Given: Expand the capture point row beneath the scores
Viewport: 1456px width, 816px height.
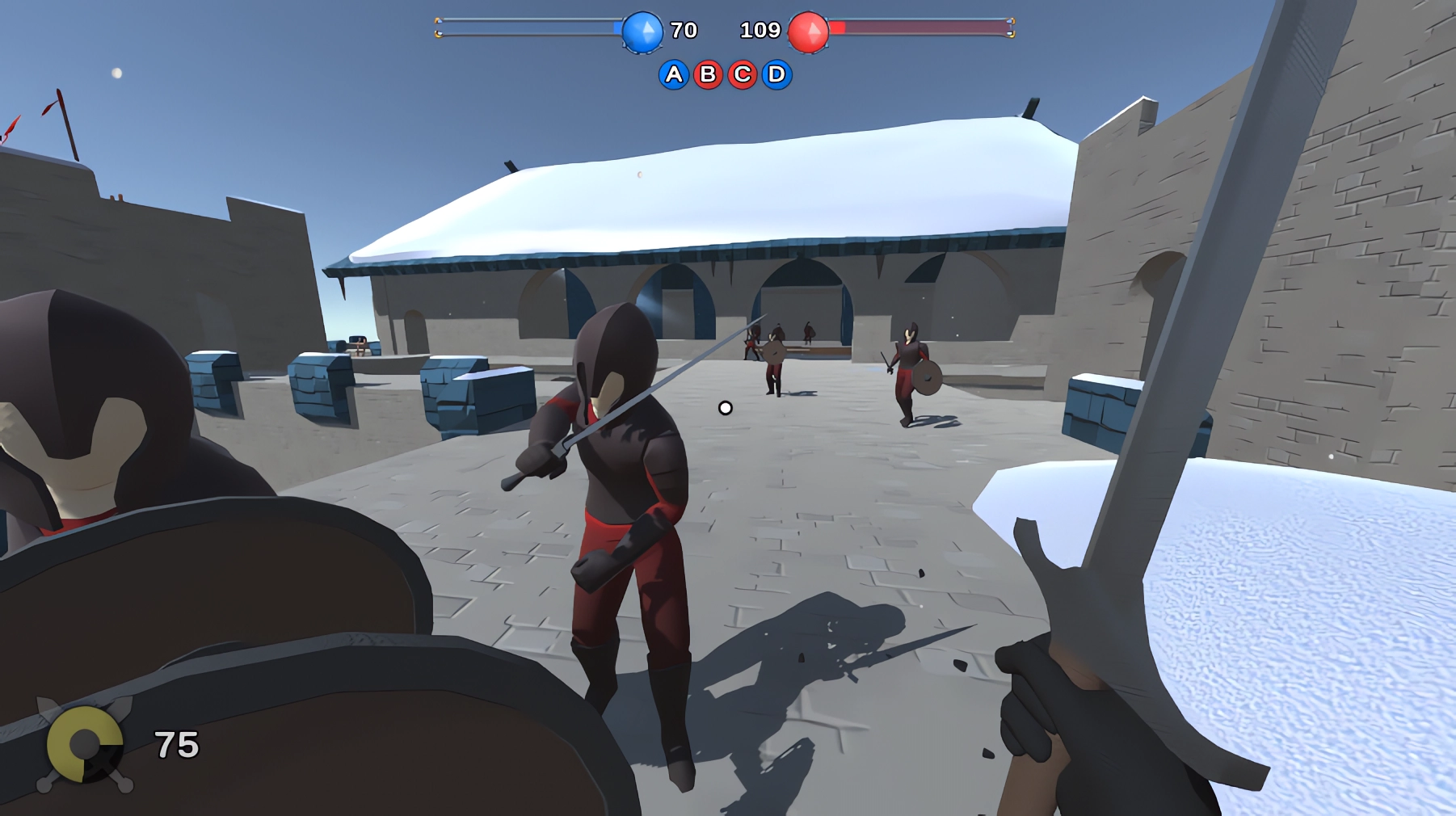Looking at the screenshot, I should 725,74.
